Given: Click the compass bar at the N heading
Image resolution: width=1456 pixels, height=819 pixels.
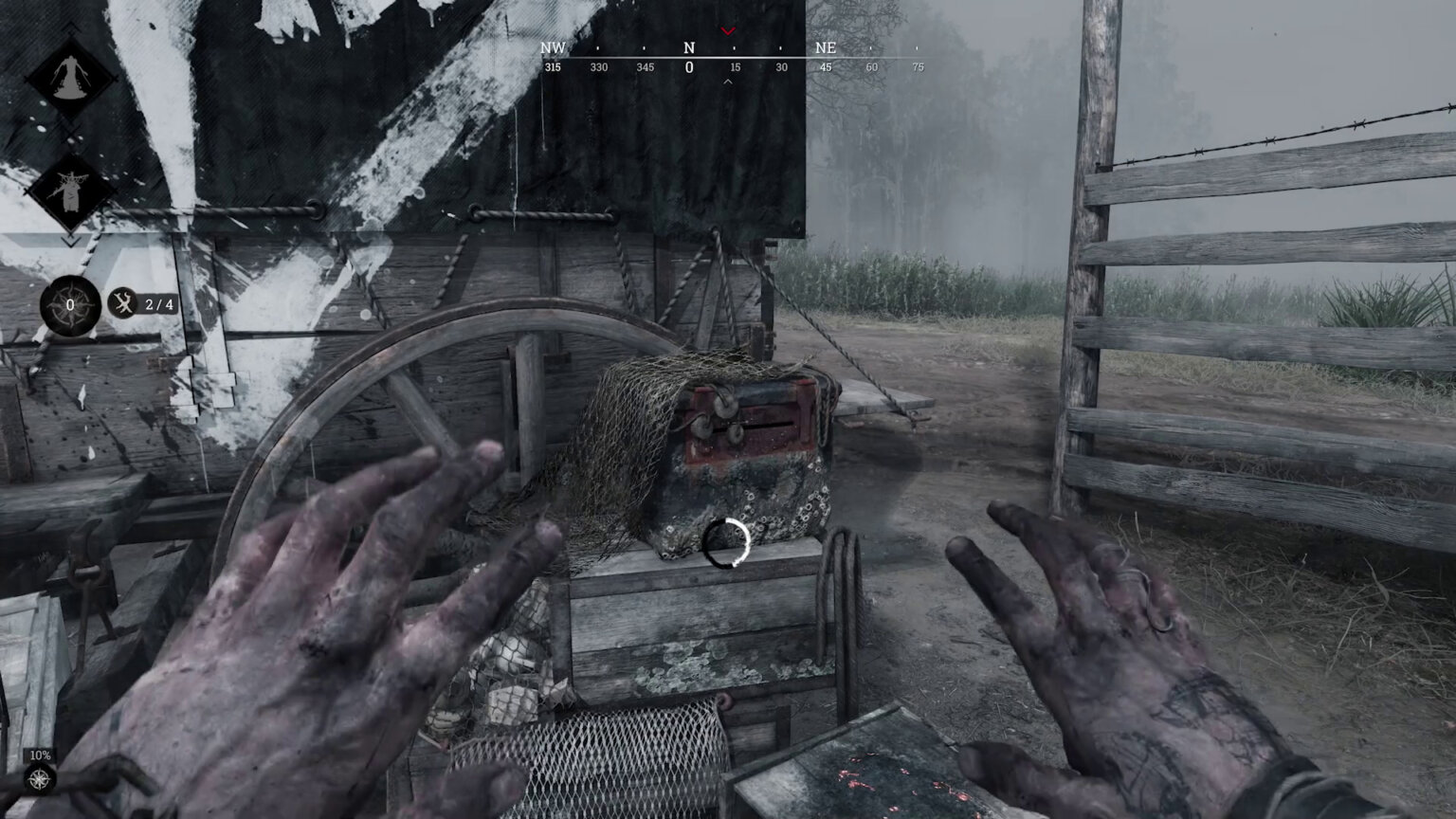Looking at the screenshot, I should coord(689,48).
